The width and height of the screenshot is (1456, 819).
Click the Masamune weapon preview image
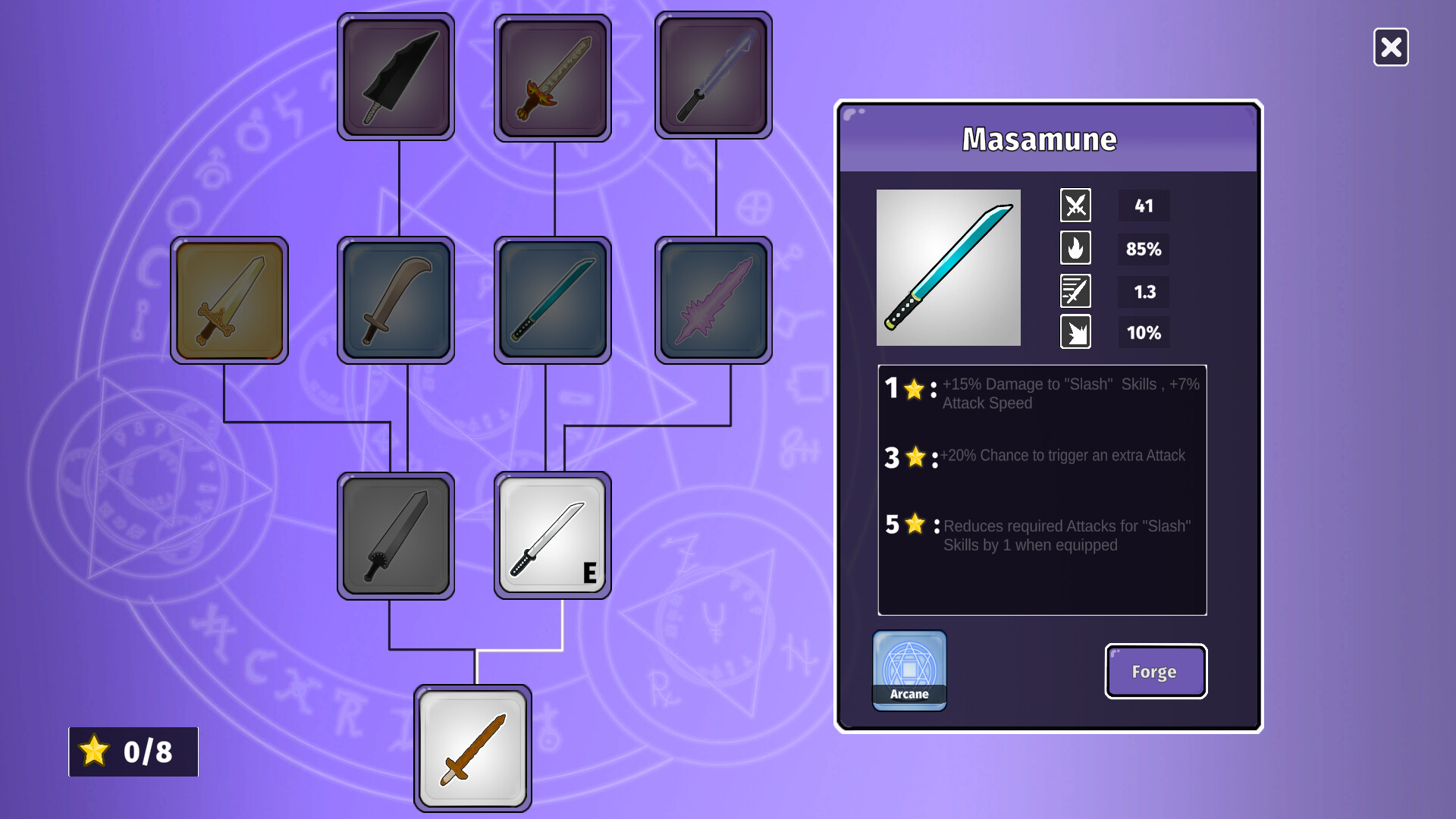point(948,268)
